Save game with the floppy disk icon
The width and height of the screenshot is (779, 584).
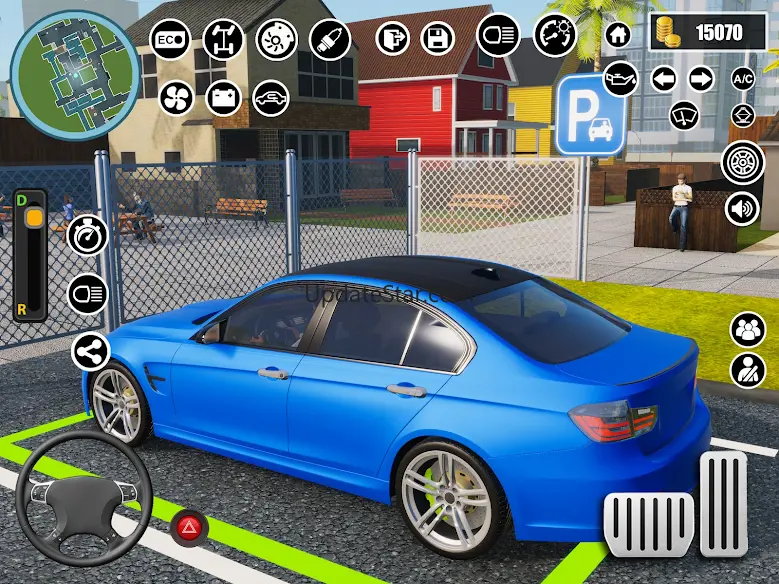tap(436, 39)
